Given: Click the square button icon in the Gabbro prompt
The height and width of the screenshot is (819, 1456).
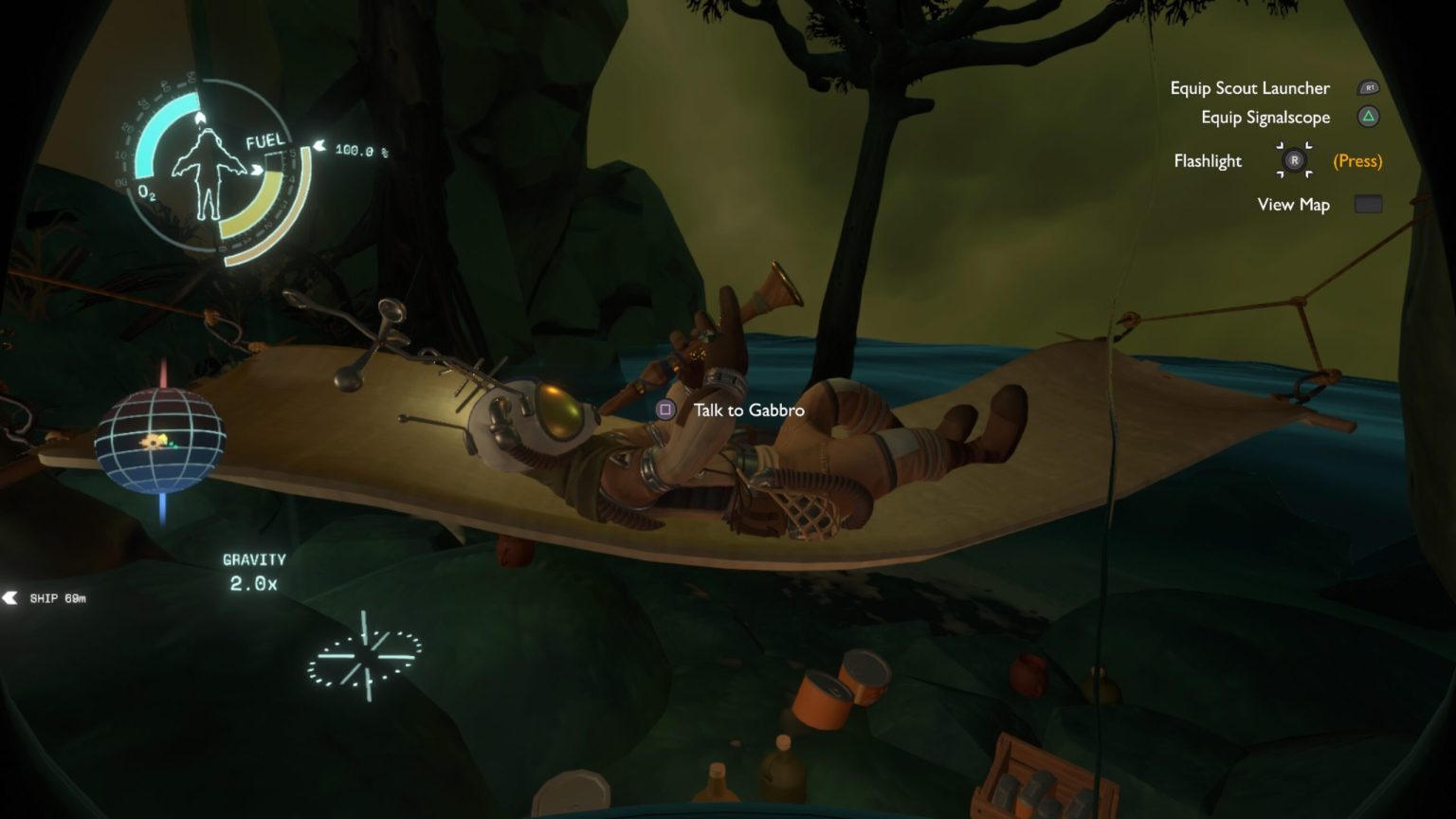Looking at the screenshot, I should pos(664,410).
